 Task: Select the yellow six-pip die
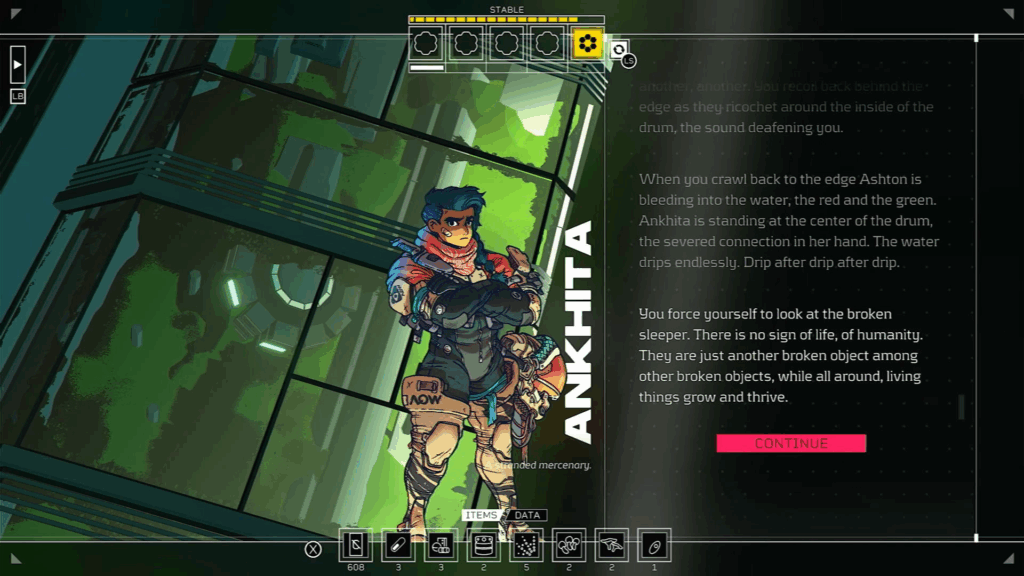pyautogui.click(x=588, y=43)
